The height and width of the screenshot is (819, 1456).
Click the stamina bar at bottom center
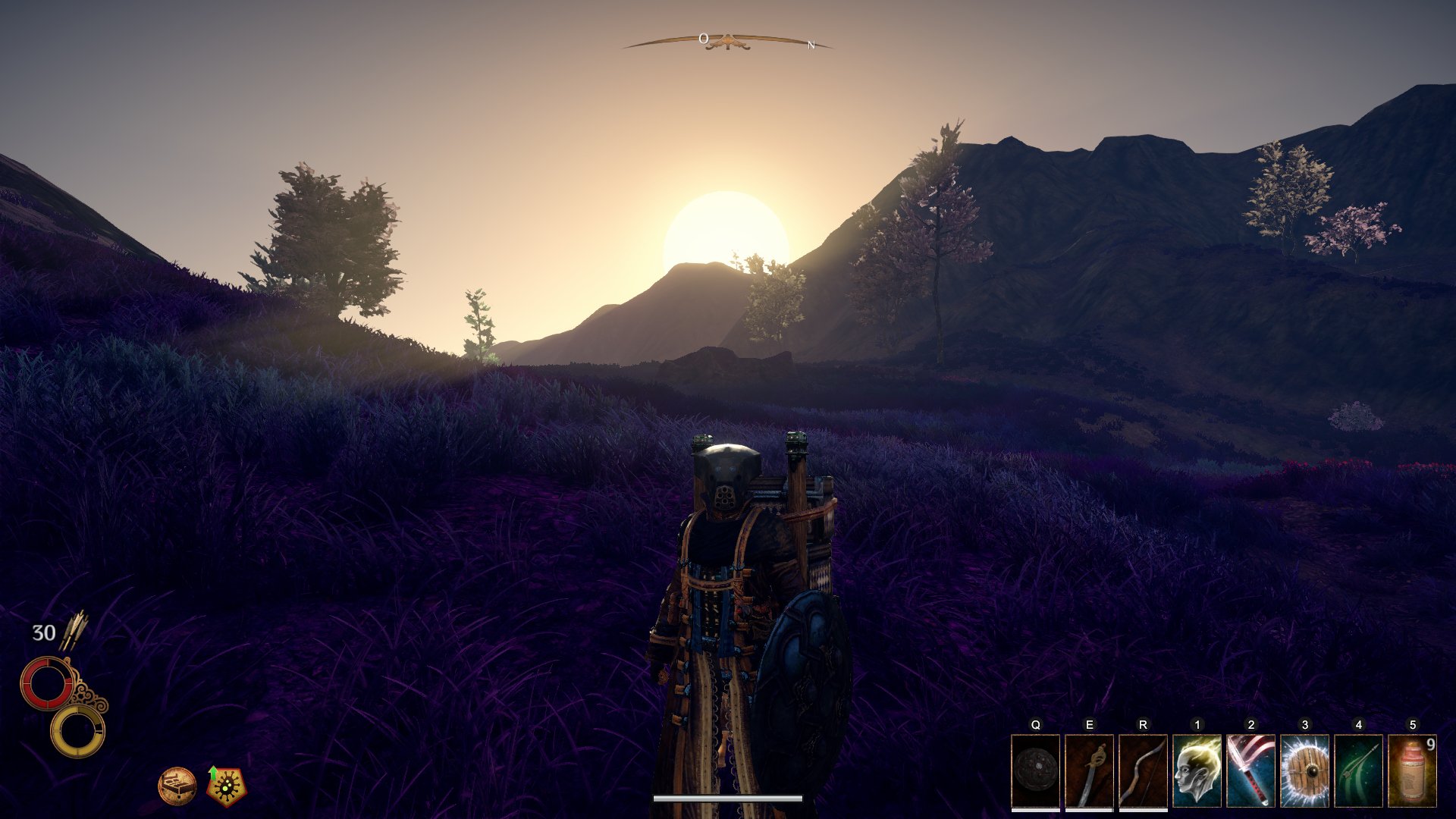[x=726, y=798]
